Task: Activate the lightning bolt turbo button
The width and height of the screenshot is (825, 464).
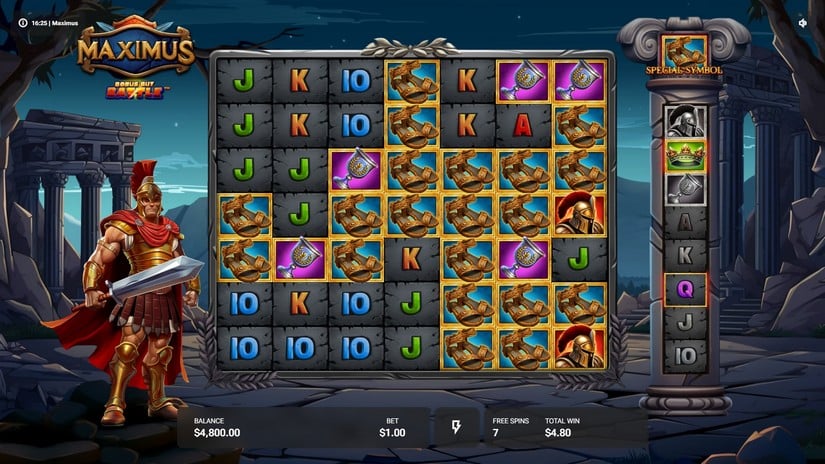Action: click(457, 427)
